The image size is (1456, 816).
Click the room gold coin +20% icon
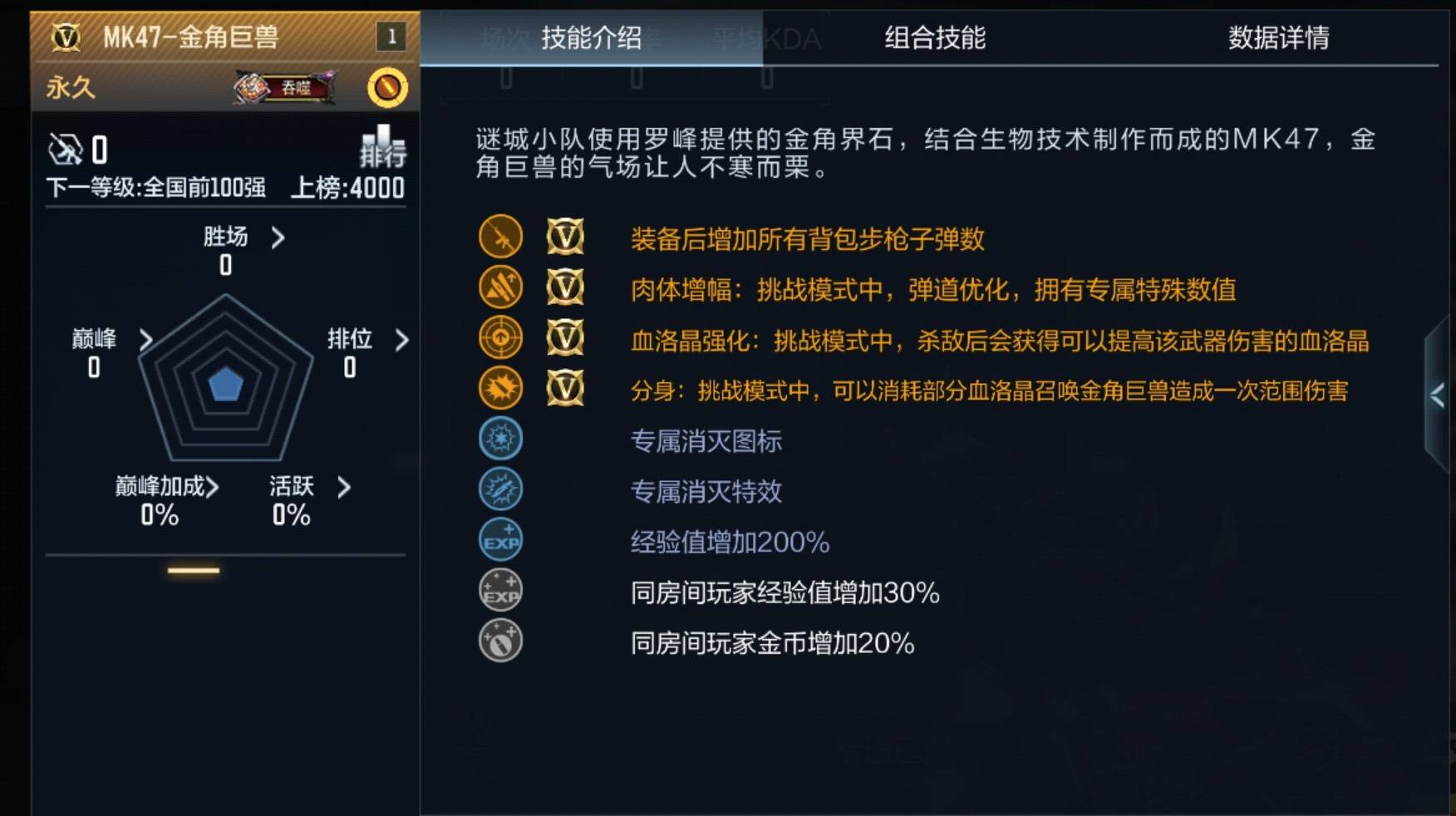(499, 641)
